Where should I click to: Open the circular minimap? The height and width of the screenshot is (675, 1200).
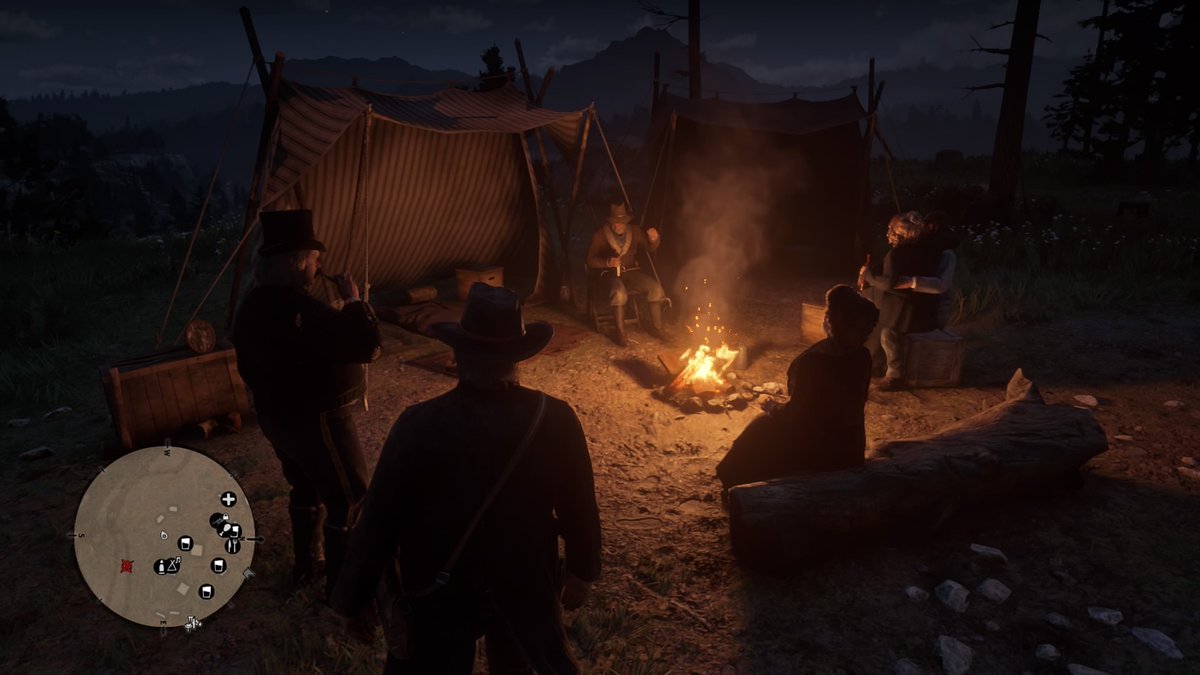click(164, 536)
